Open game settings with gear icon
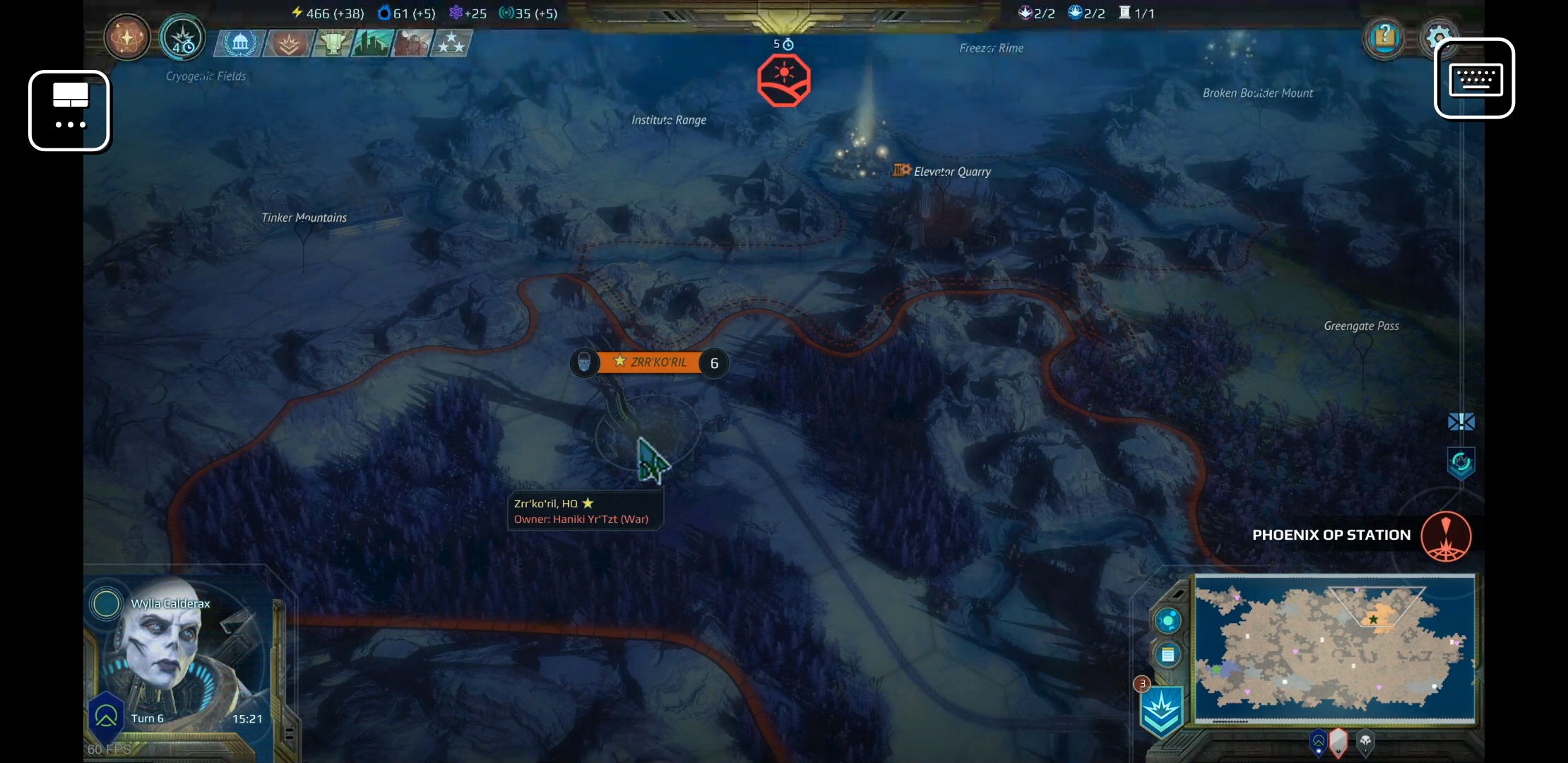Screen dimensions: 1568x763 [1439, 38]
